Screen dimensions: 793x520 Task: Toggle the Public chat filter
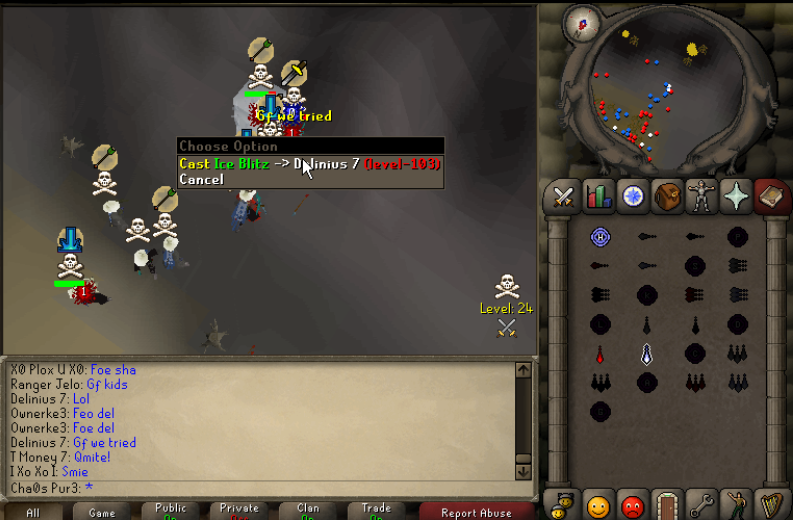pyautogui.click(x=170, y=511)
